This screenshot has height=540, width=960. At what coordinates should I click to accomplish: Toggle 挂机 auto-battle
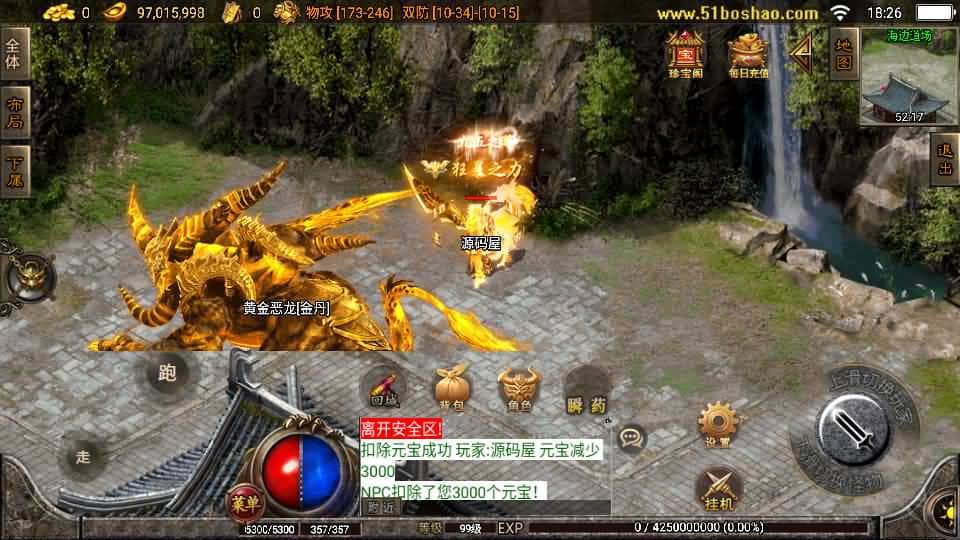[x=718, y=490]
